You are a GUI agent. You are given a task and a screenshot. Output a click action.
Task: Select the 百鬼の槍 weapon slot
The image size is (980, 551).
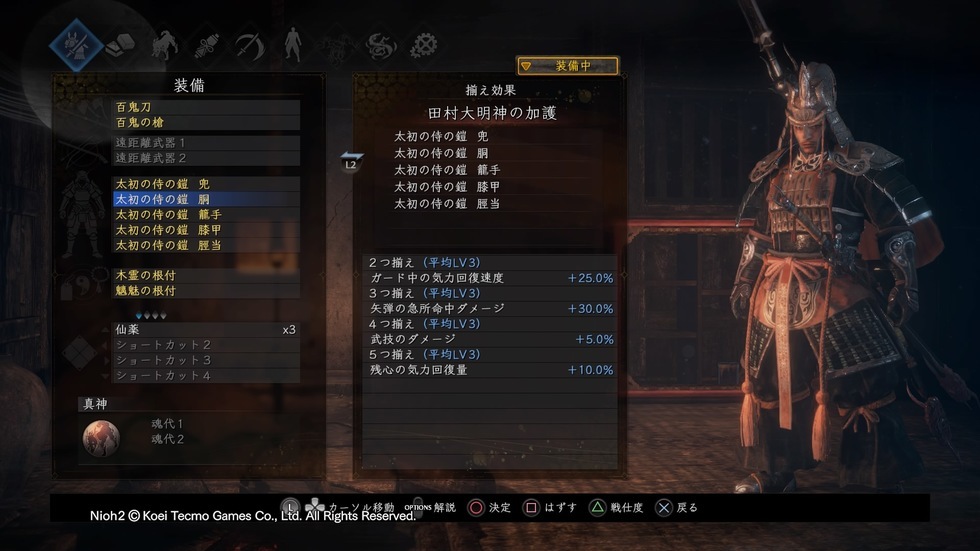click(x=206, y=122)
